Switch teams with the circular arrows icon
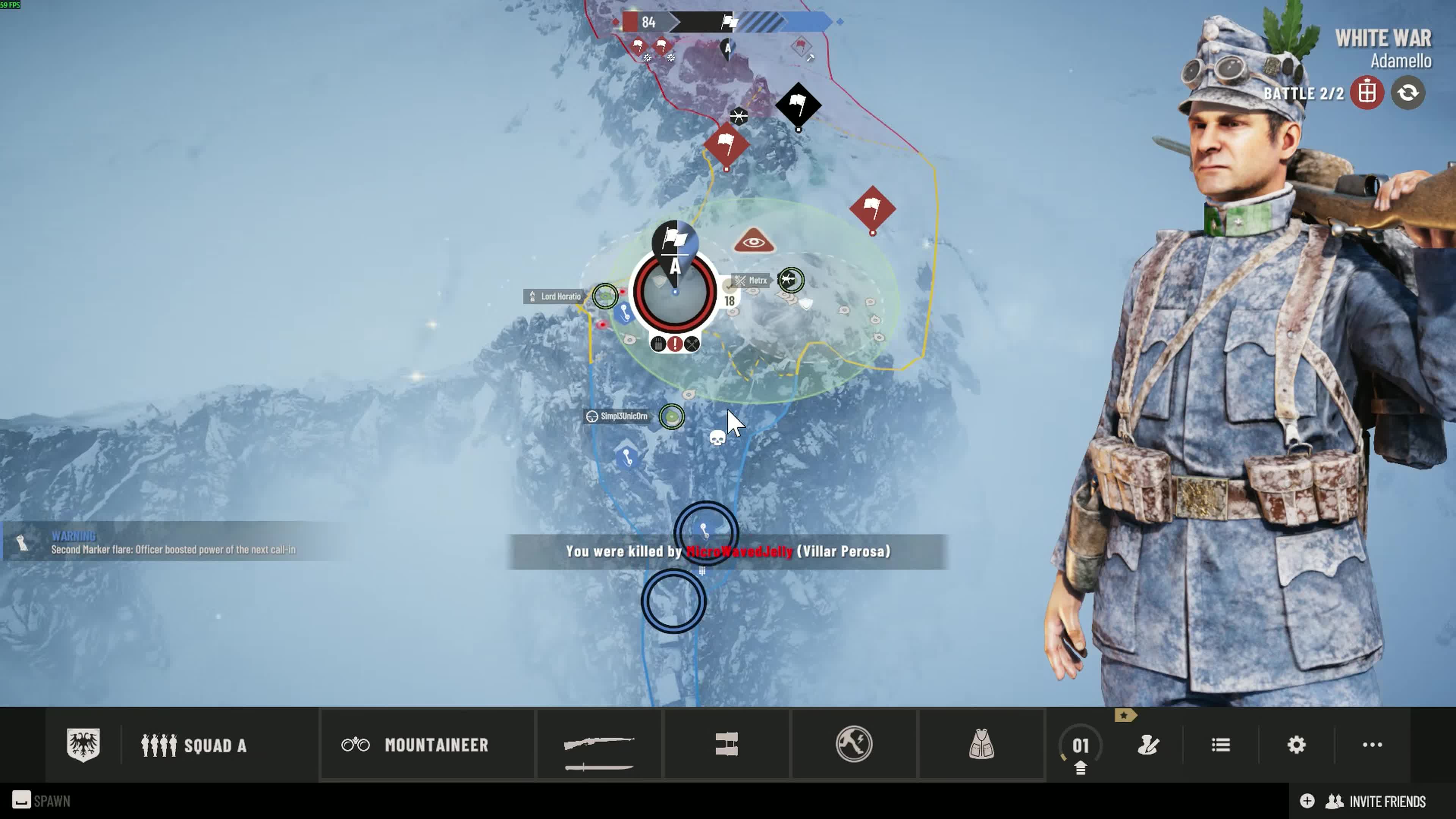 1407,93
